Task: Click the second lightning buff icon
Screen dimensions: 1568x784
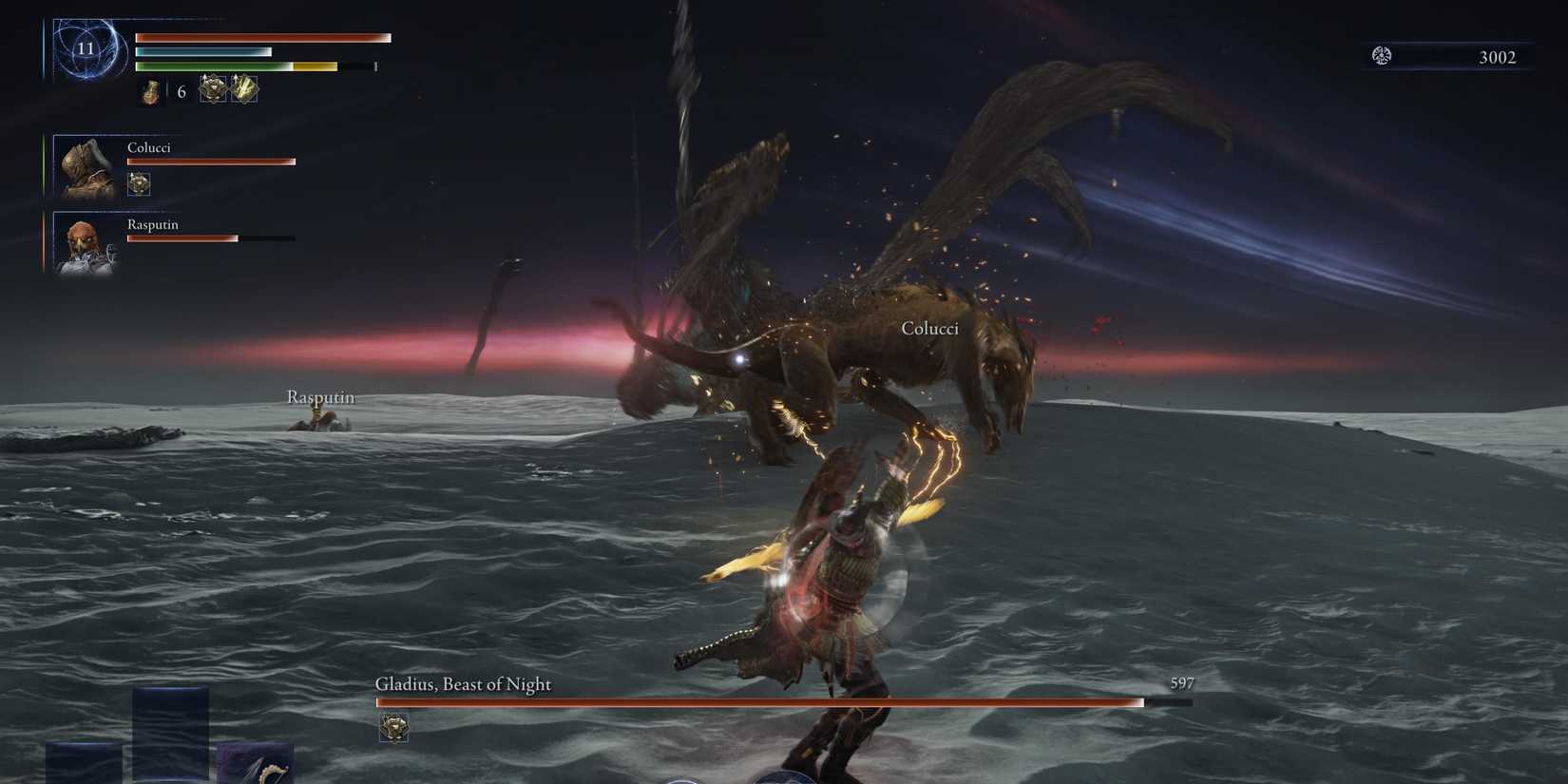Action: pyautogui.click(x=245, y=89)
